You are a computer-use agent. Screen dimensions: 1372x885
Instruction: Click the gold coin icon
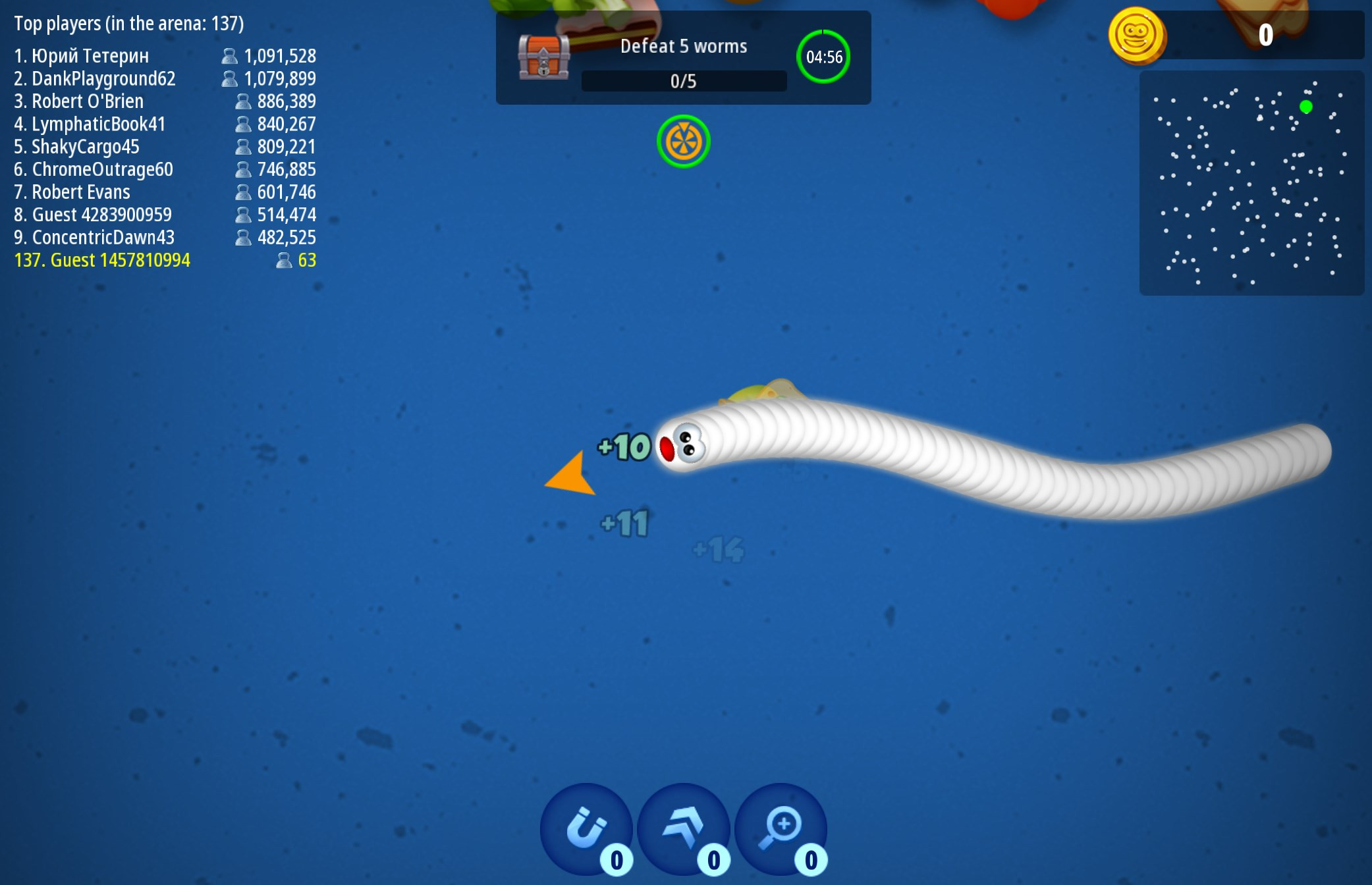click(1136, 35)
